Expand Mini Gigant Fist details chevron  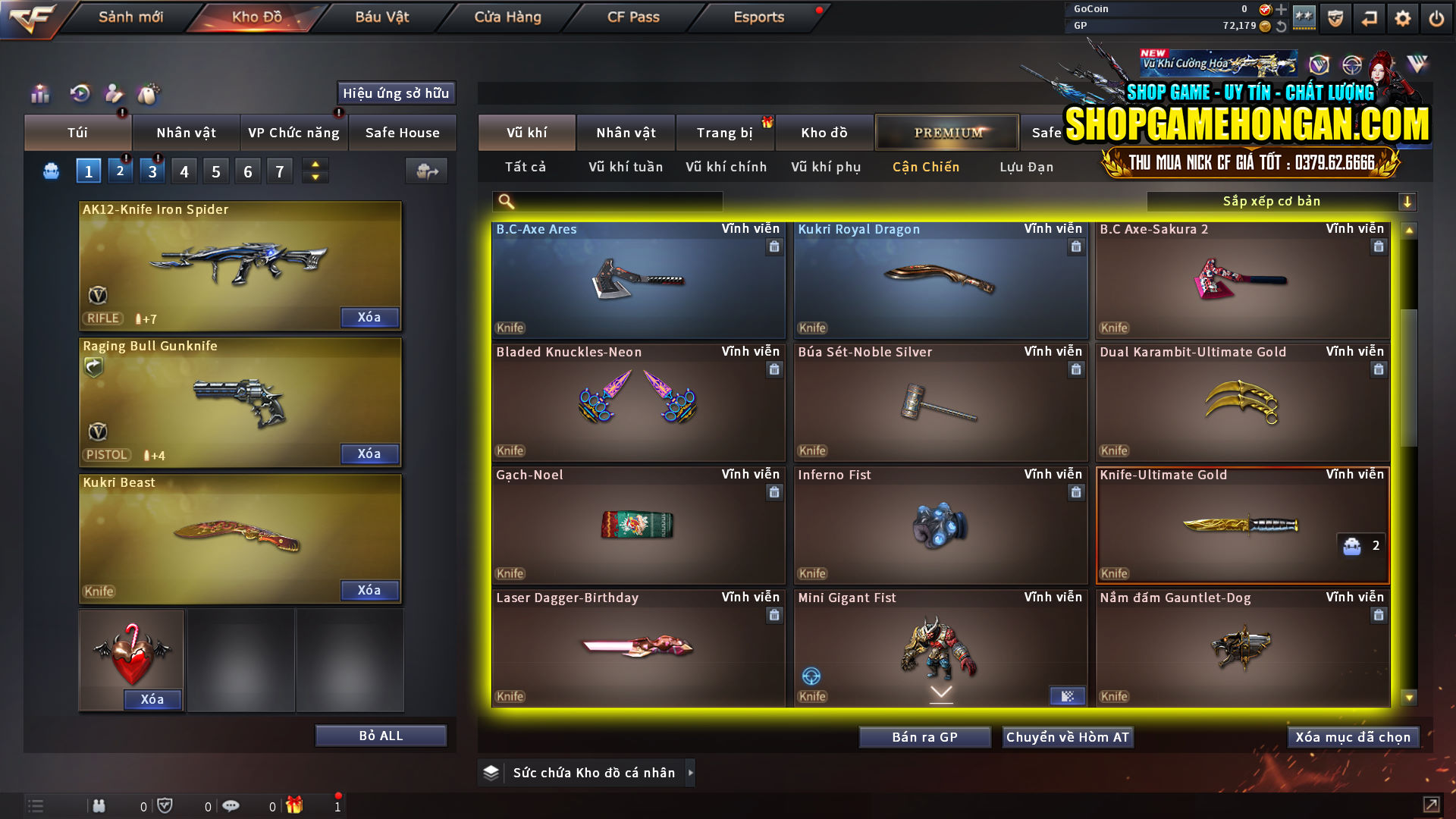click(942, 692)
